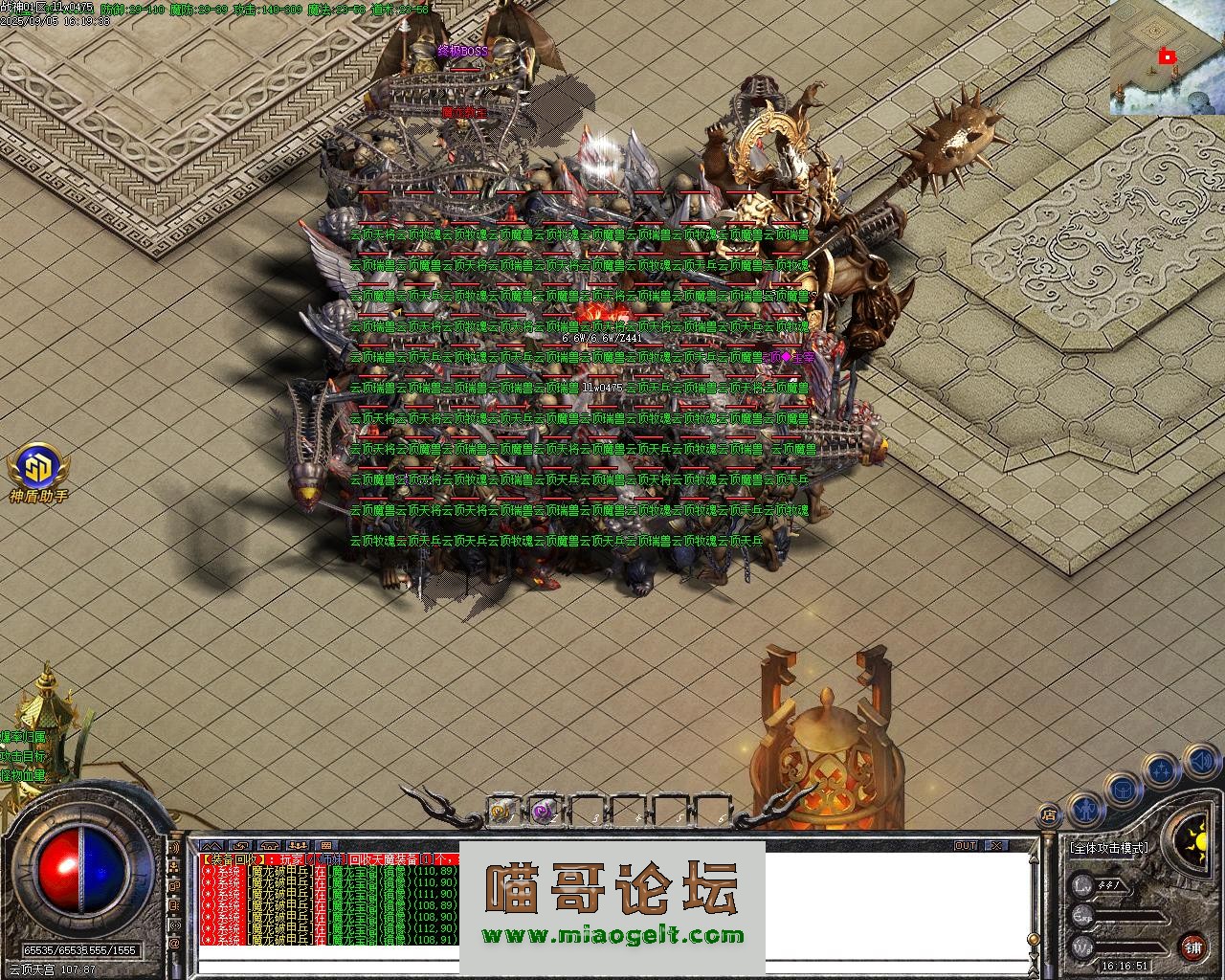This screenshot has width=1225, height=980.
Task: Click the minimap in the corner
Action: (1167, 56)
